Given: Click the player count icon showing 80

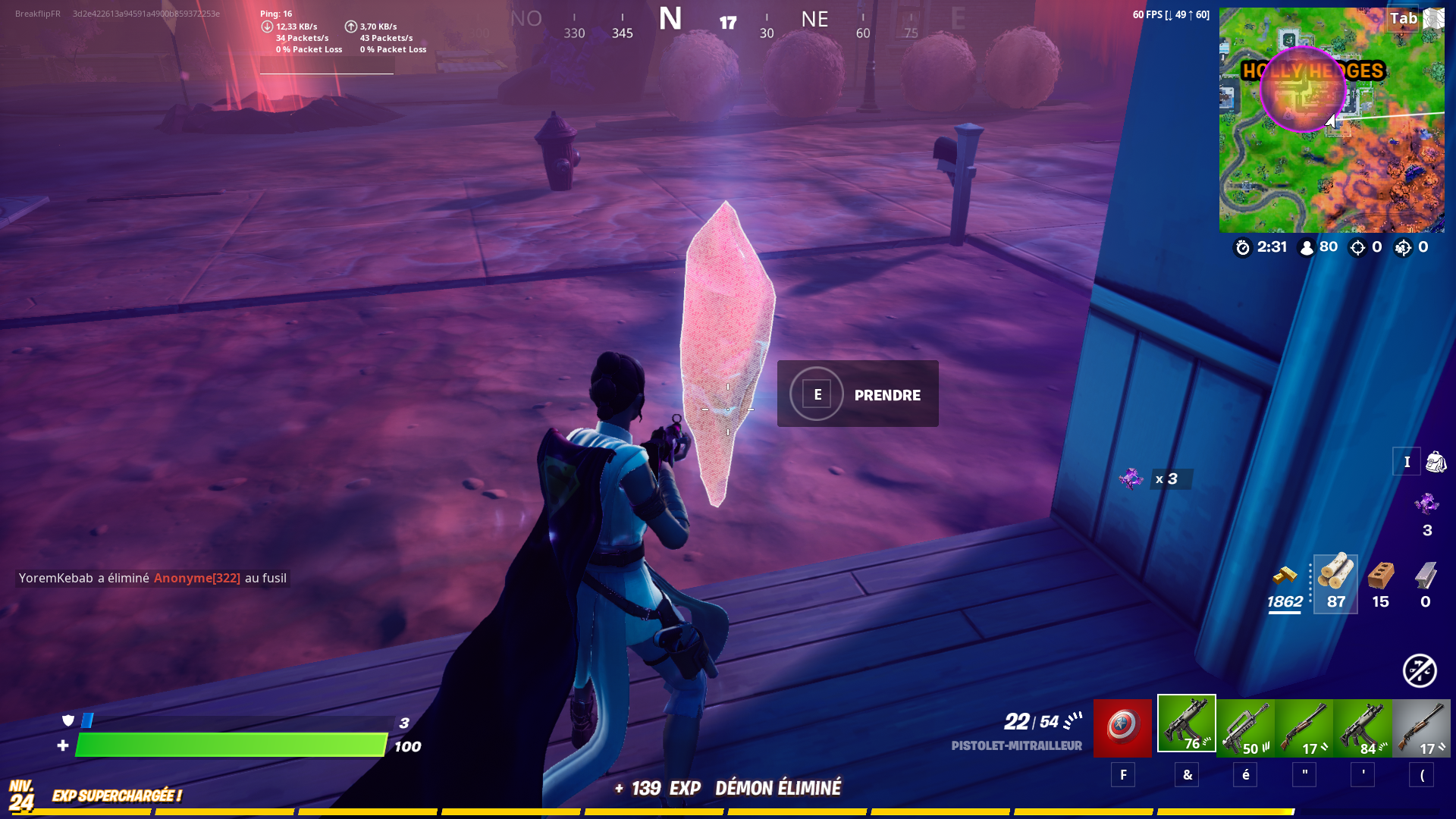Looking at the screenshot, I should (1306, 246).
